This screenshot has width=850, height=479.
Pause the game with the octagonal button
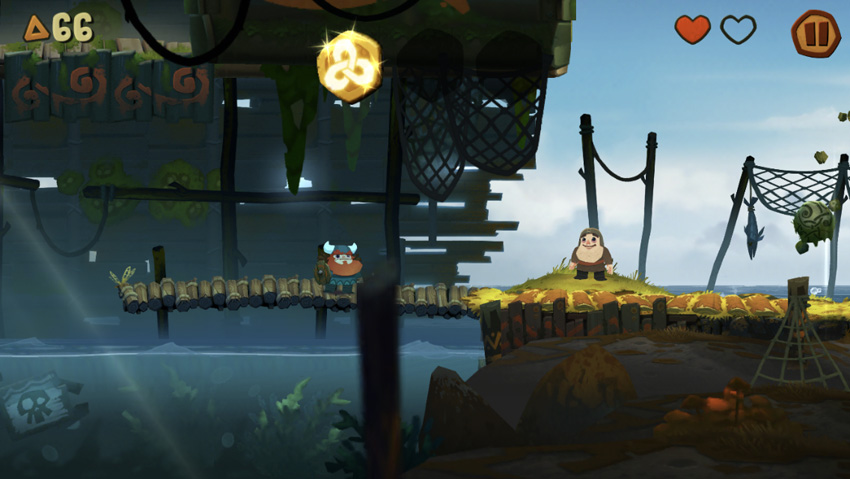(814, 32)
